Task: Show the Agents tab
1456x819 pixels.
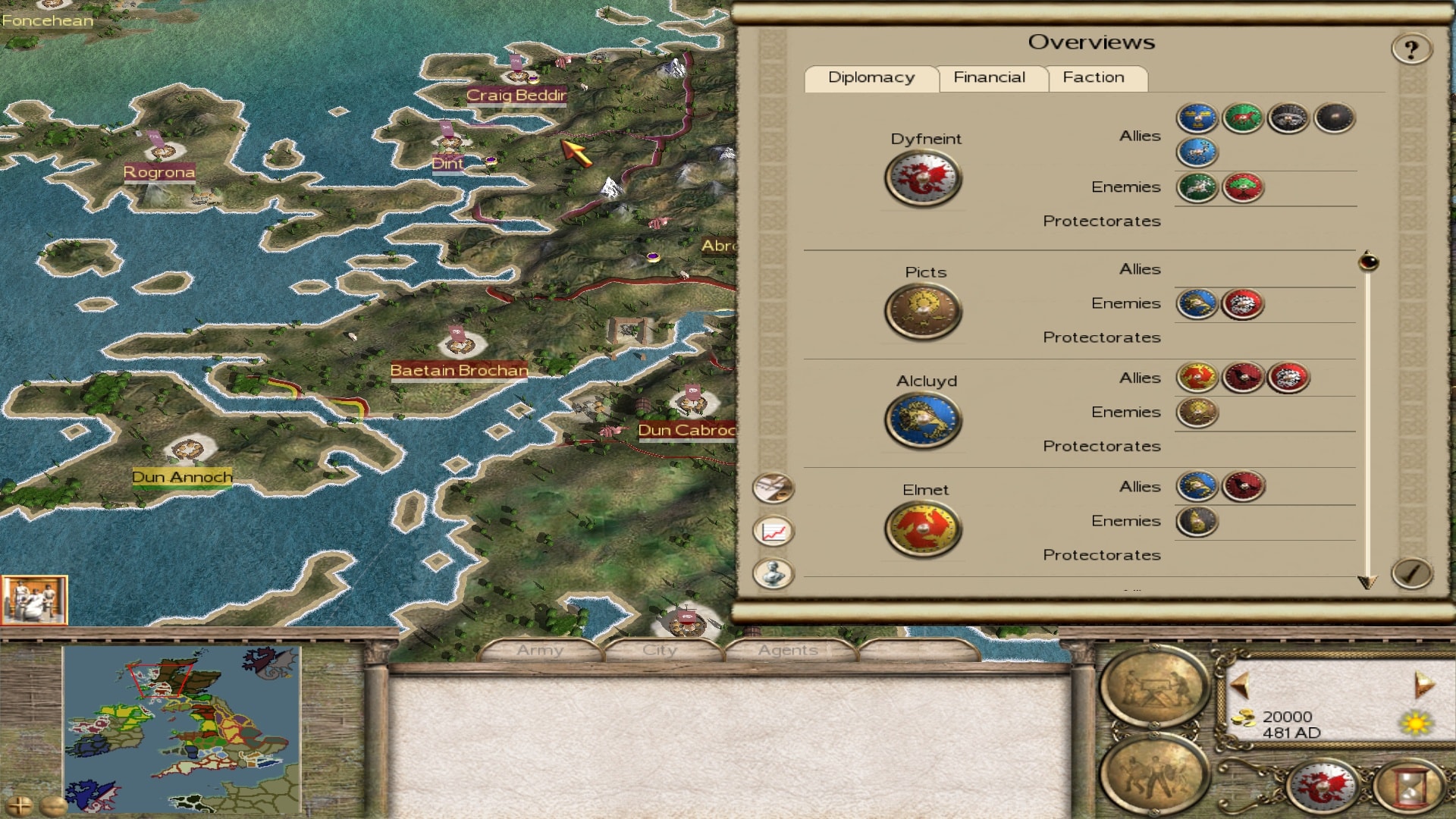Action: pos(787,651)
